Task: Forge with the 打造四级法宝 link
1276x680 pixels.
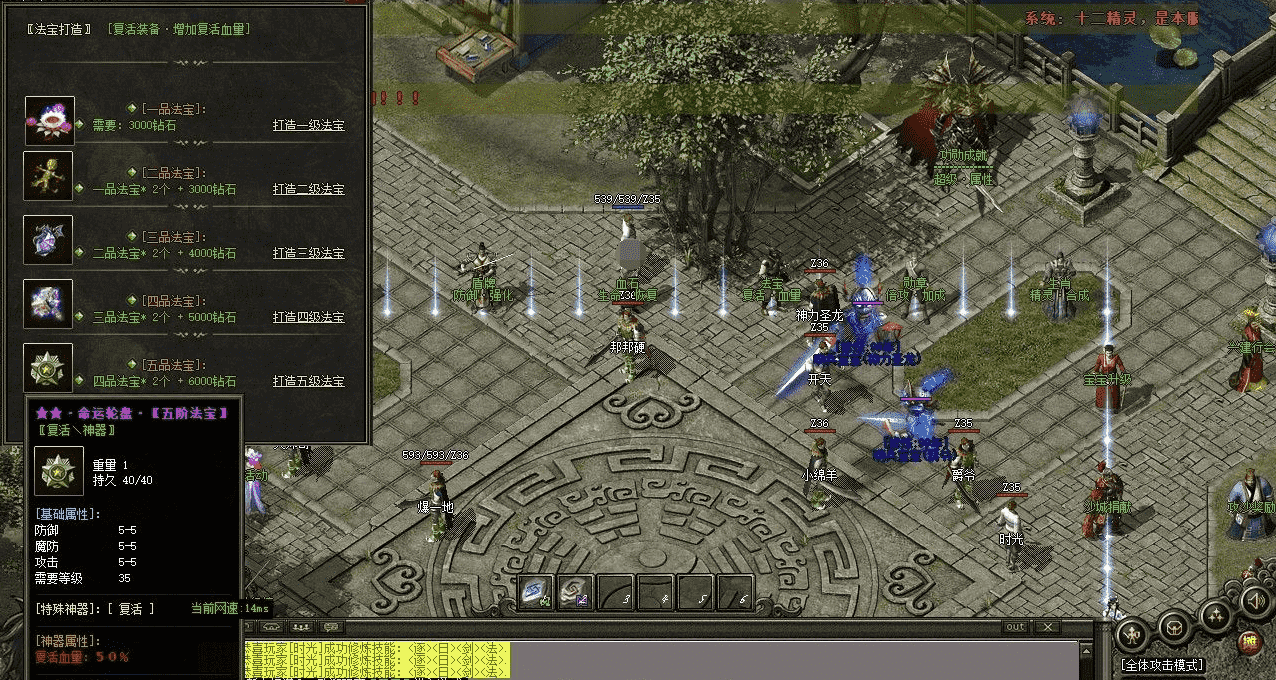Action: (308, 317)
